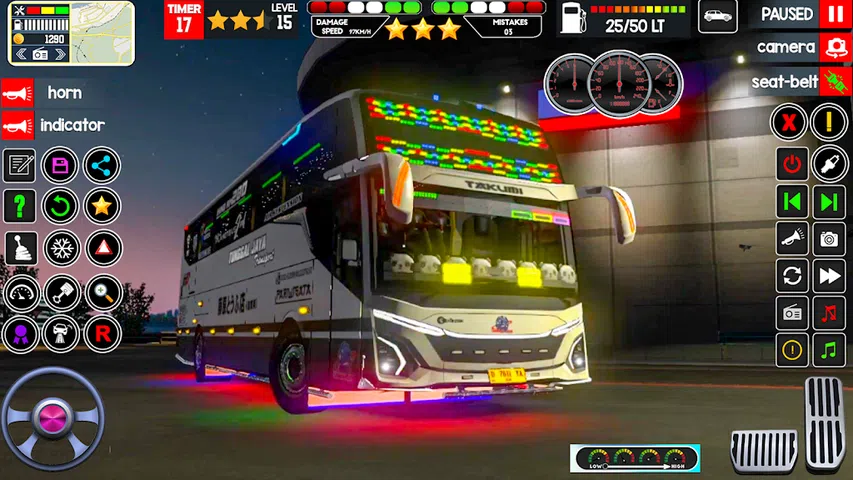Image resolution: width=853 pixels, height=480 pixels.
Task: Tap the red power button
Action: click(x=792, y=164)
